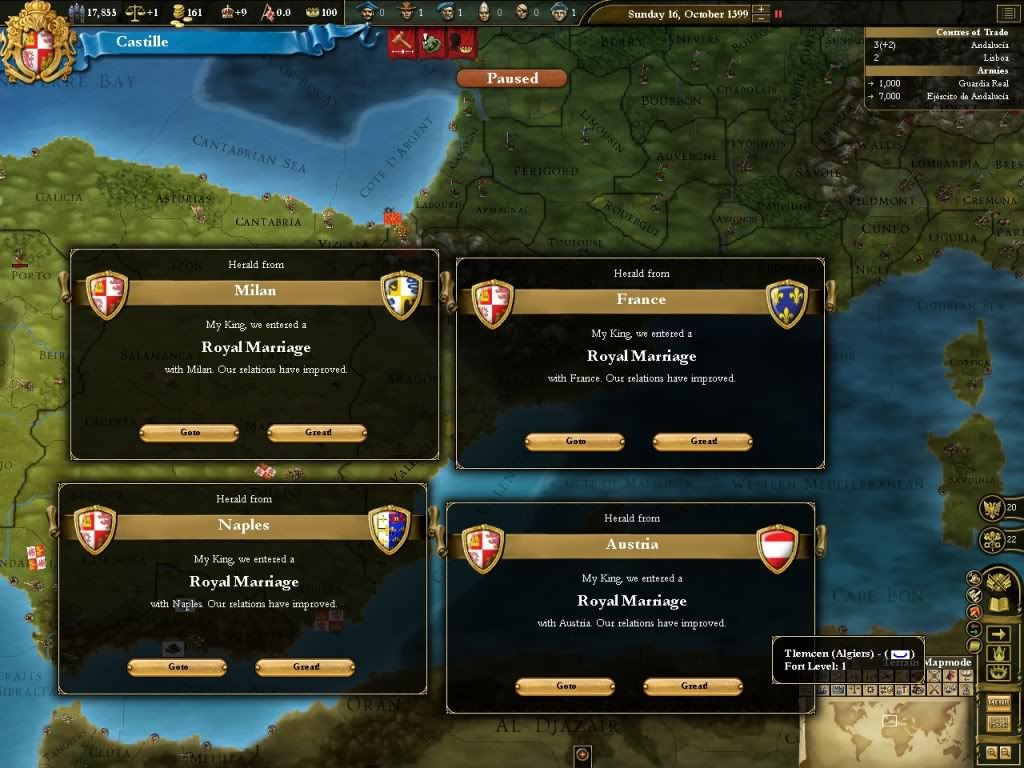The height and width of the screenshot is (768, 1024).
Task: Go to Austria from herald message
Action: tap(565, 687)
